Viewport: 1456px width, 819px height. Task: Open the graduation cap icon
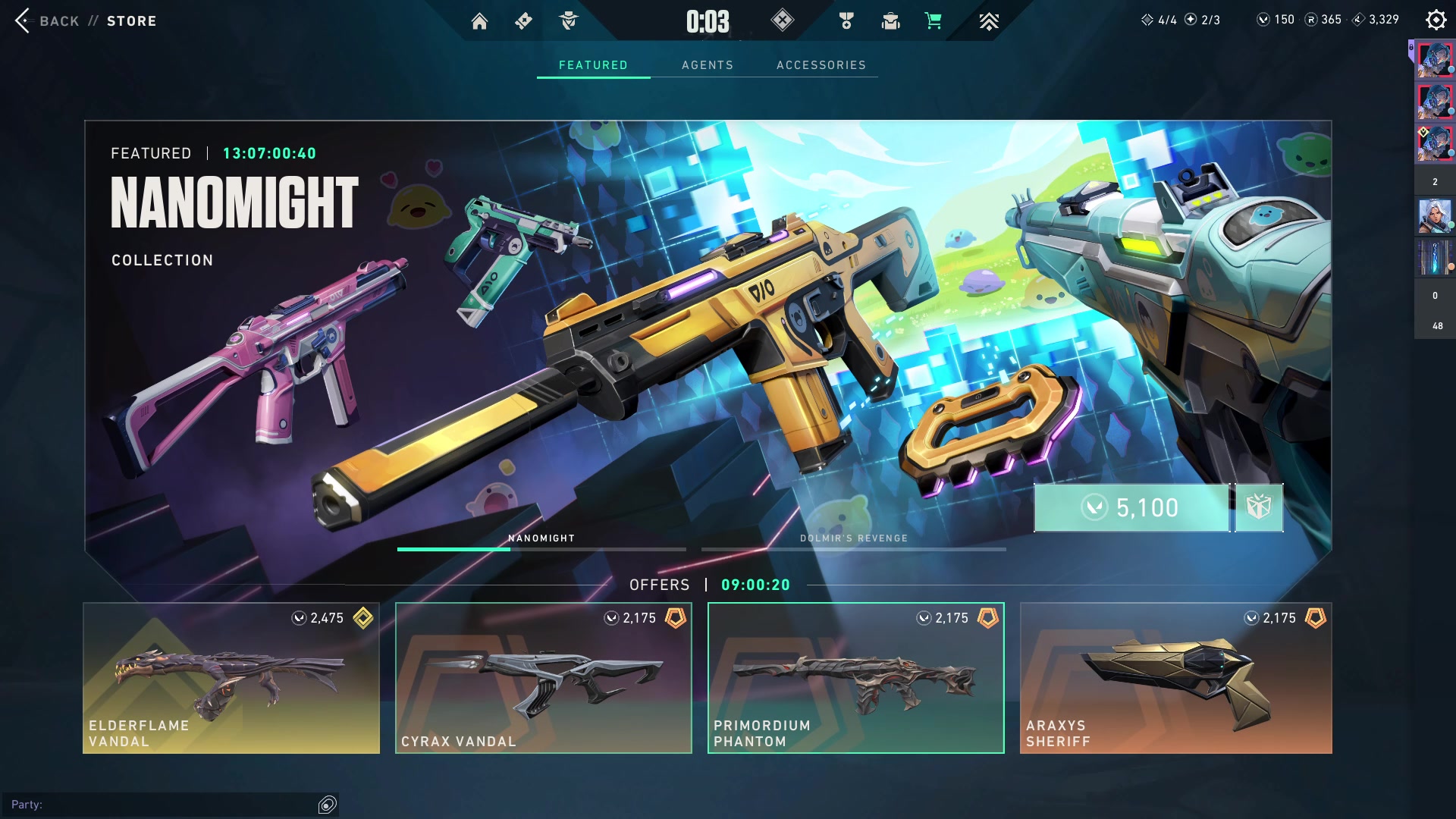pos(890,21)
